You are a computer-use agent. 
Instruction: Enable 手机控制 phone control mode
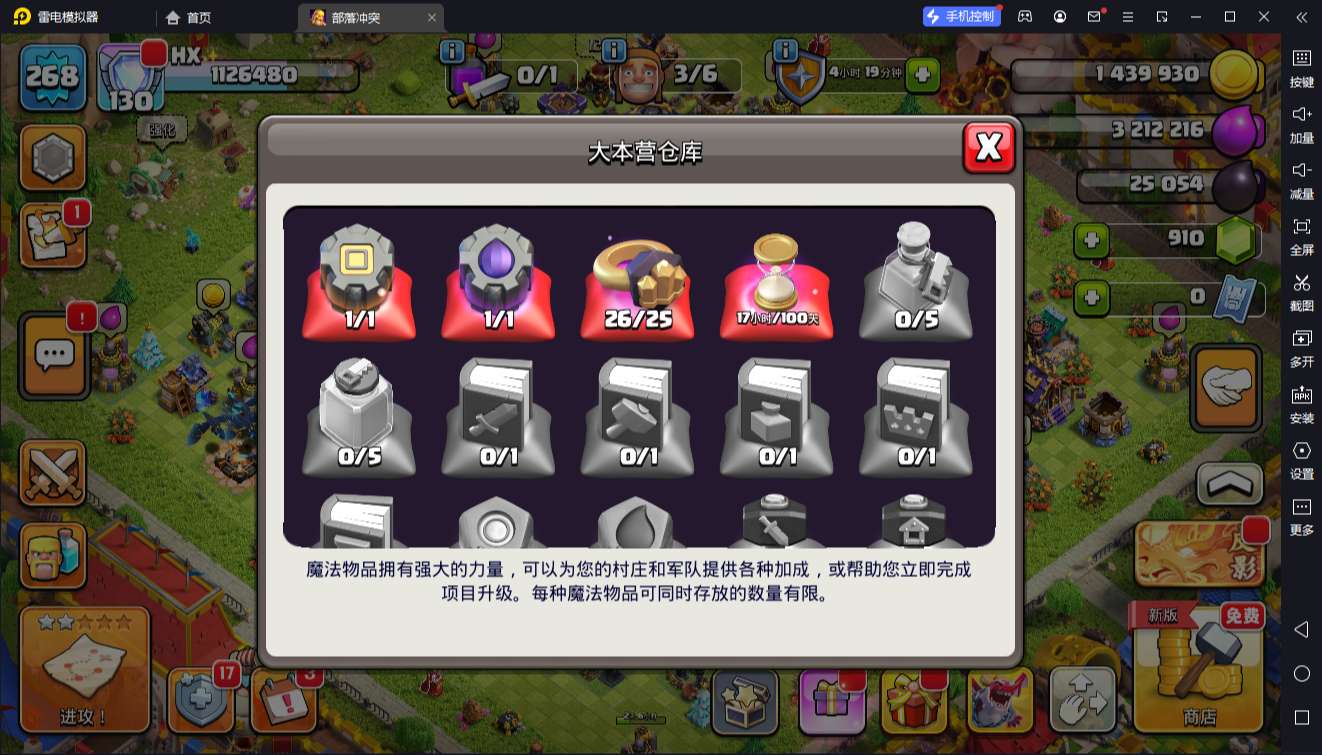959,16
